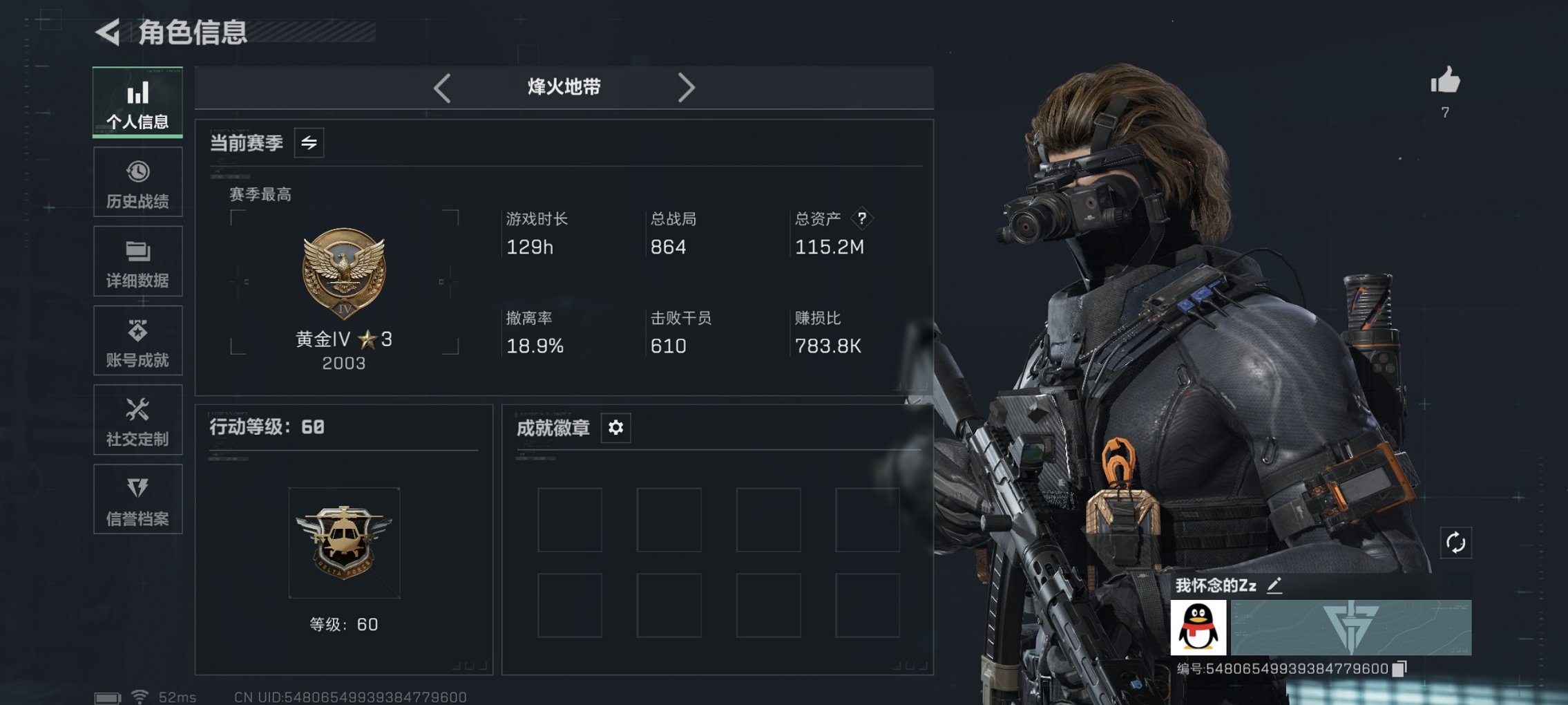This screenshot has width=1568, height=705.
Task: Open the achievement badge settings gear
Action: 615,428
